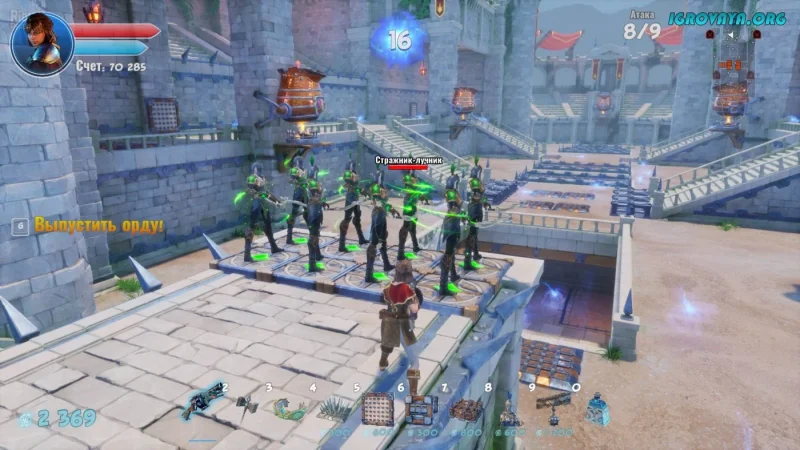The height and width of the screenshot is (450, 800).
Task: Select the hanging ceiling trap slot
Action: [x=553, y=406]
